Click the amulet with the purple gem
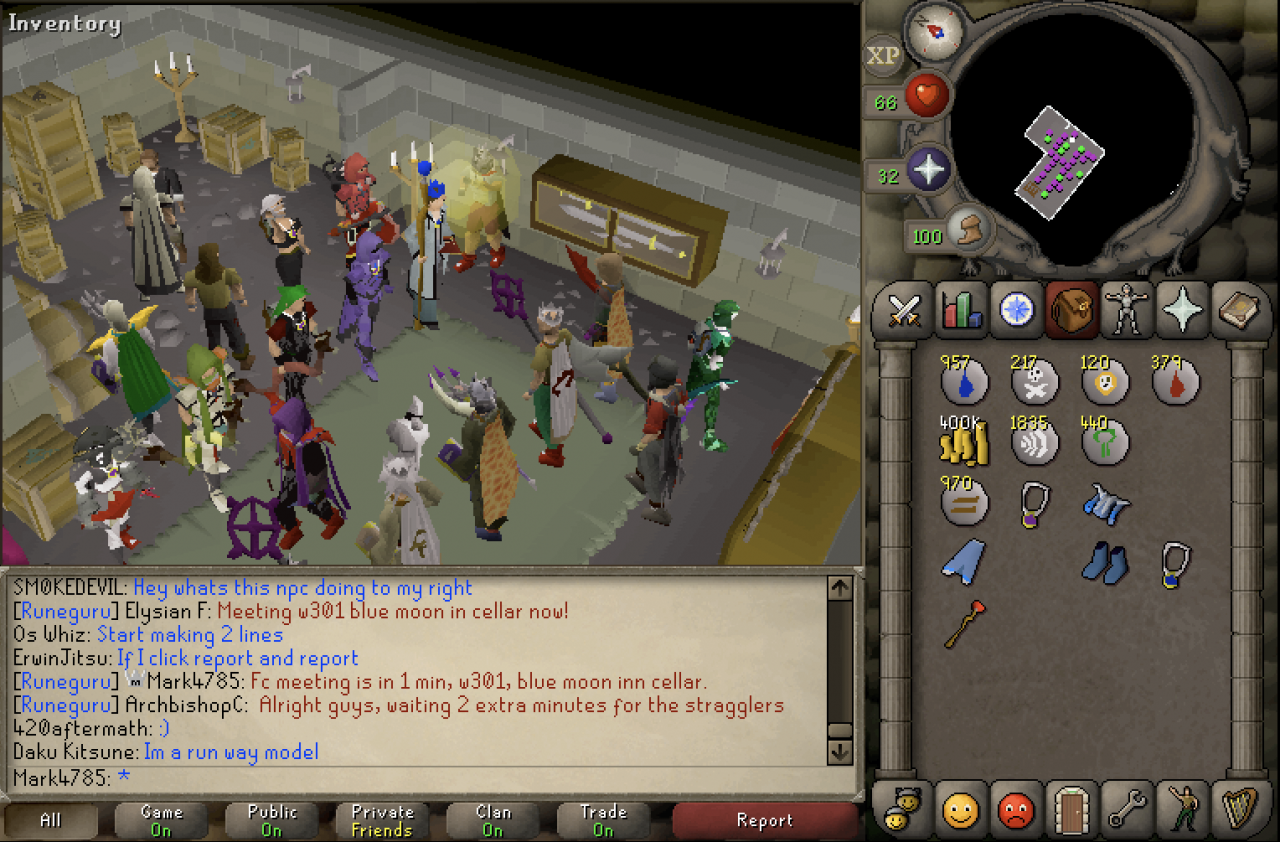The image size is (1280, 842). [1034, 503]
